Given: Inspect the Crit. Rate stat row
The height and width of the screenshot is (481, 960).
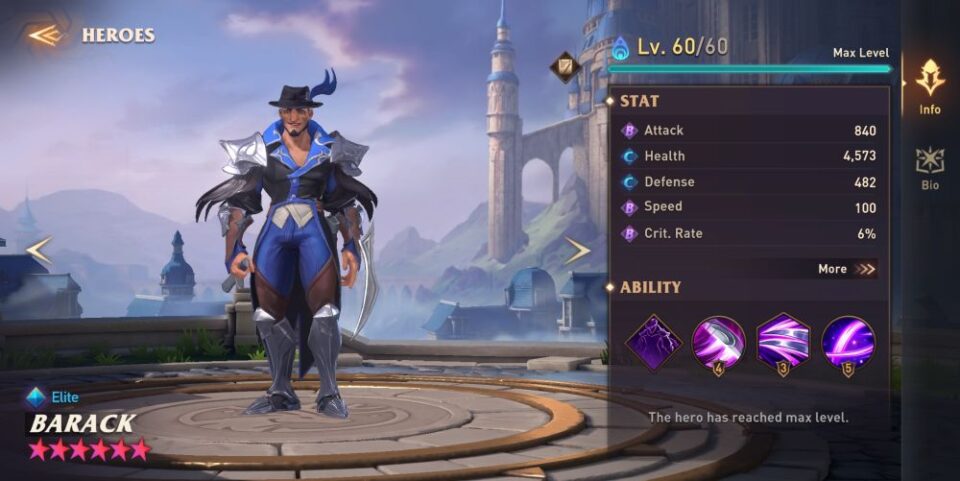Looking at the screenshot, I should (748, 234).
